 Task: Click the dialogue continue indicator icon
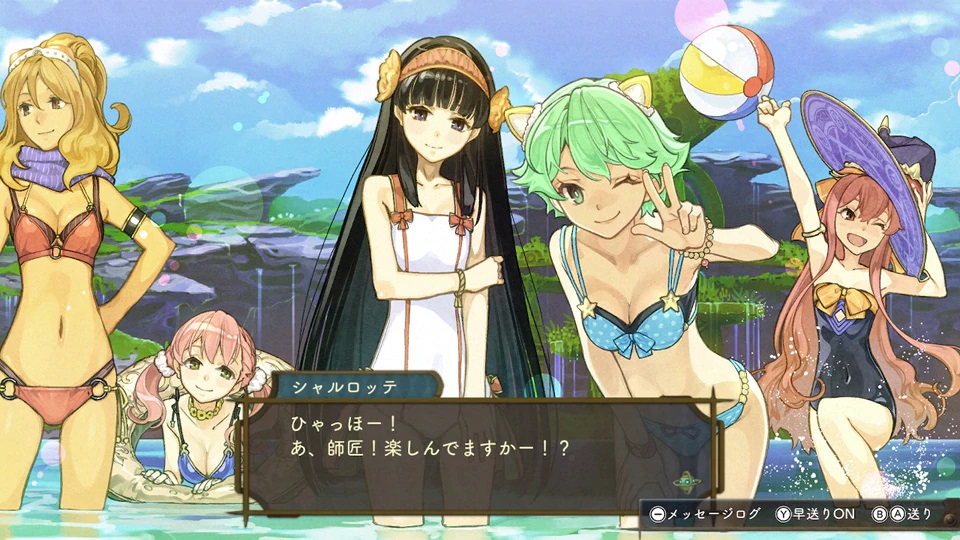[x=686, y=481]
